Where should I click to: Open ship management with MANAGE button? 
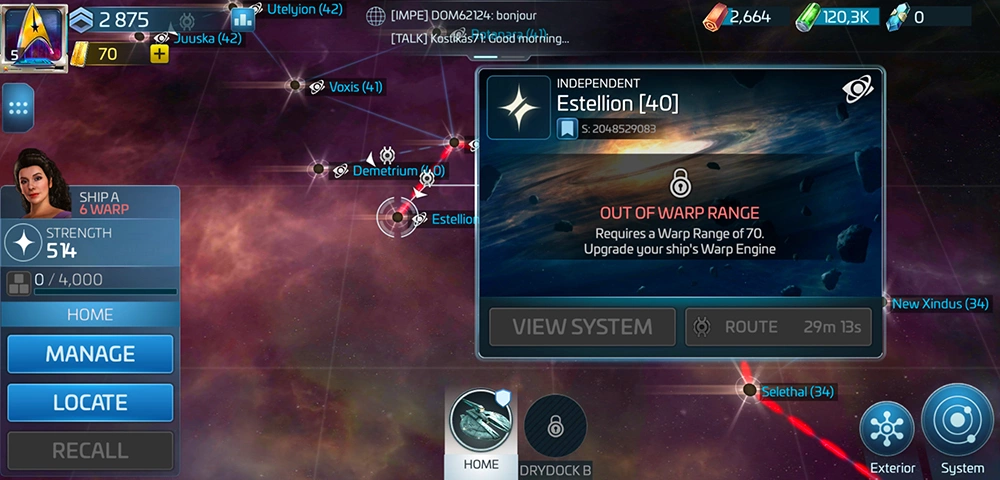[x=90, y=354]
